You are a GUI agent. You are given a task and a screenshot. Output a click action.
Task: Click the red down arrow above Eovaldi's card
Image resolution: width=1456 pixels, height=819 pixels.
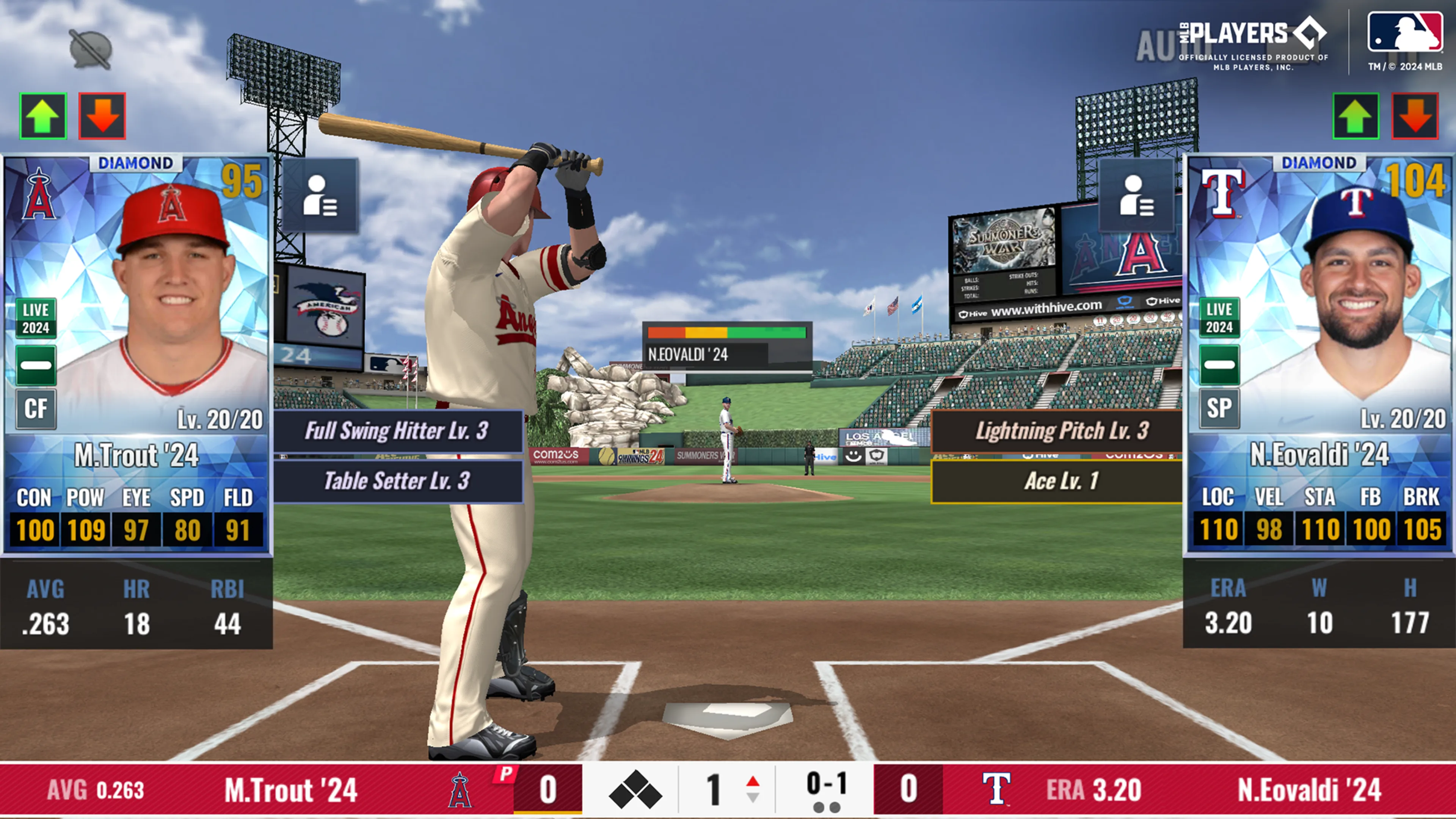tap(1415, 116)
